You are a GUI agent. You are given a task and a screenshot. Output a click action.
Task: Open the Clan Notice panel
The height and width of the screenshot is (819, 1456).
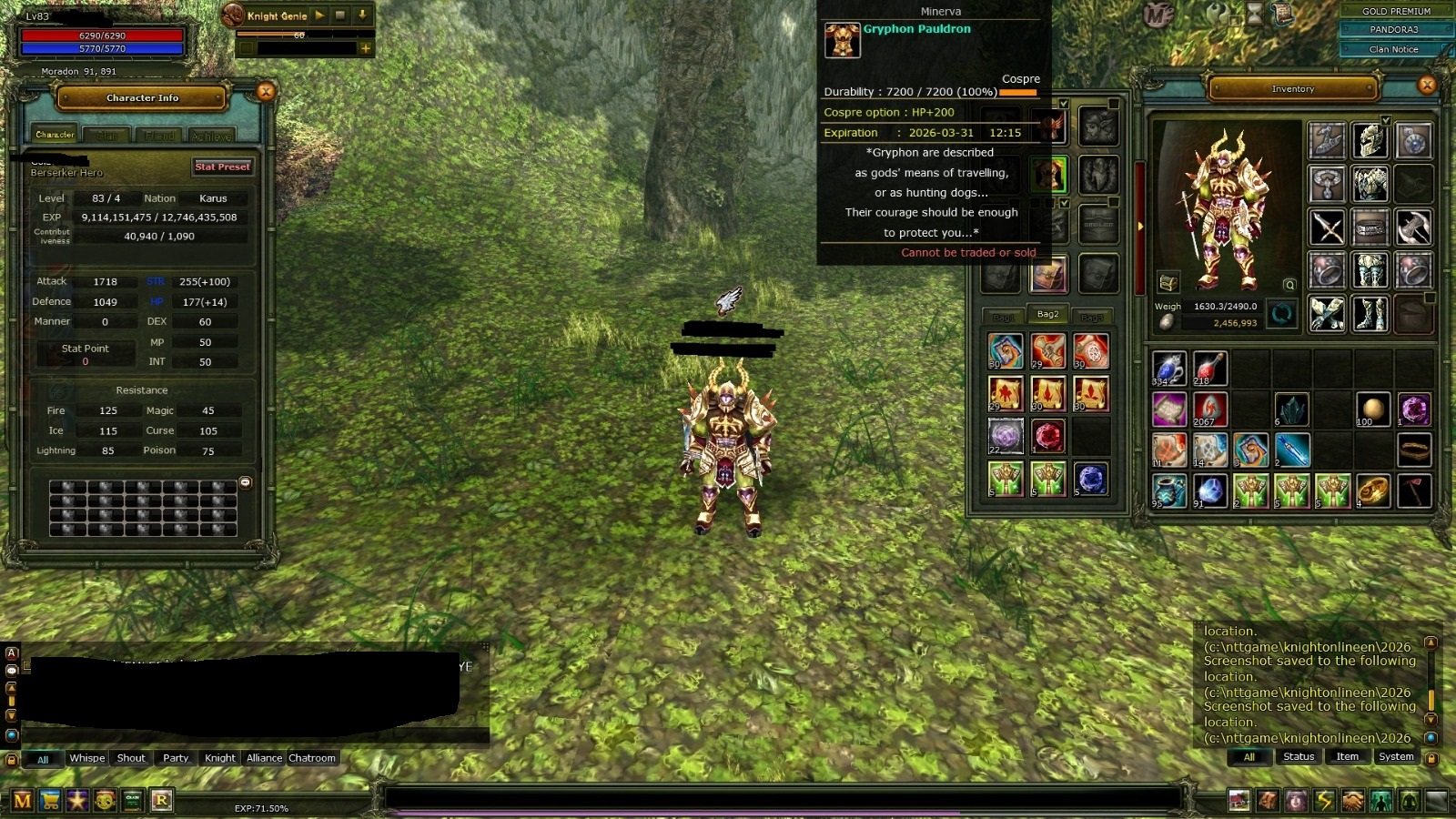(x=1393, y=49)
